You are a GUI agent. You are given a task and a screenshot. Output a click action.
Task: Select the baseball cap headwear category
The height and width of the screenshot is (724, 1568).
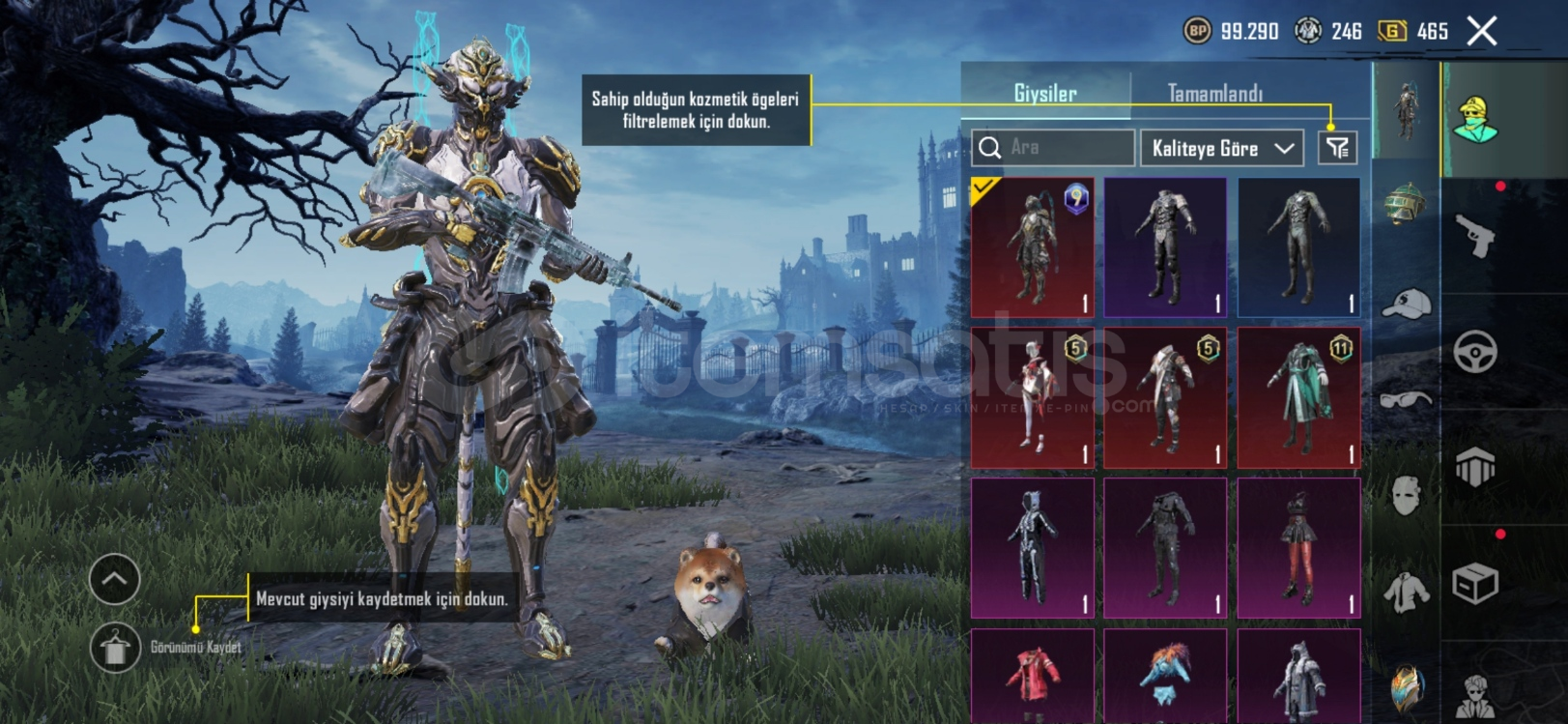point(1406,304)
